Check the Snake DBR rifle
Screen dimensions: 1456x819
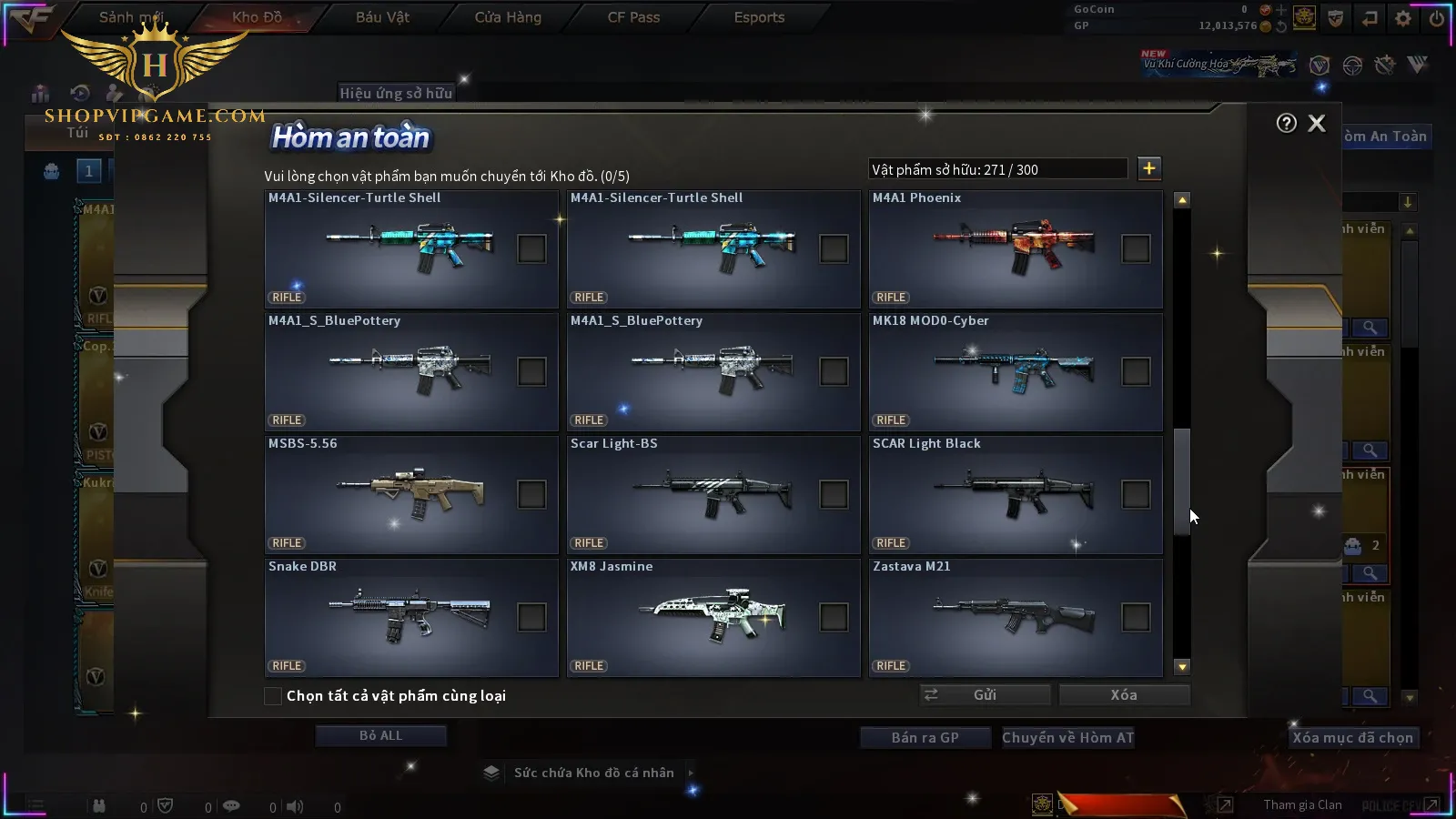point(531,617)
